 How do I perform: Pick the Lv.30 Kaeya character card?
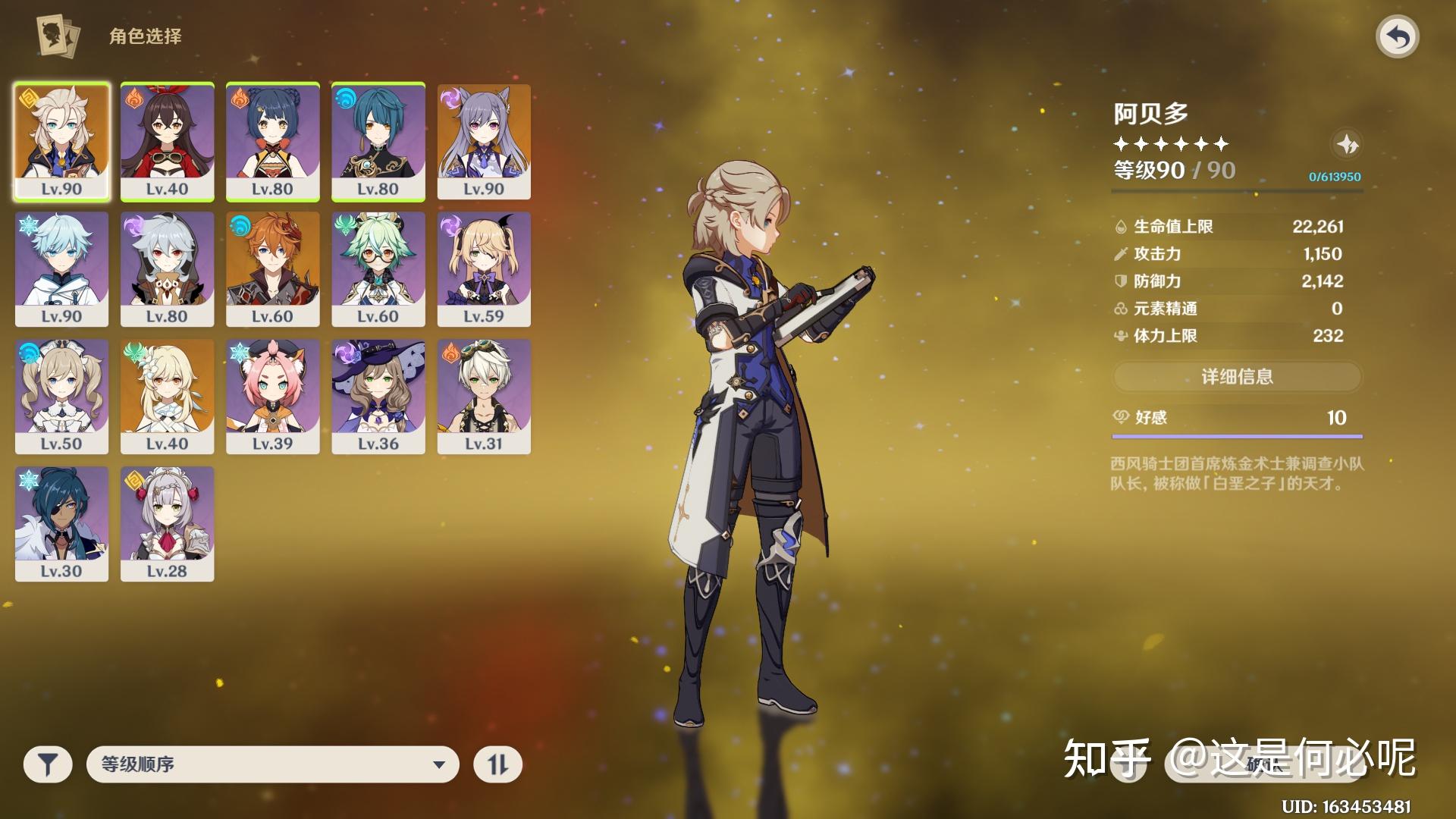click(61, 524)
